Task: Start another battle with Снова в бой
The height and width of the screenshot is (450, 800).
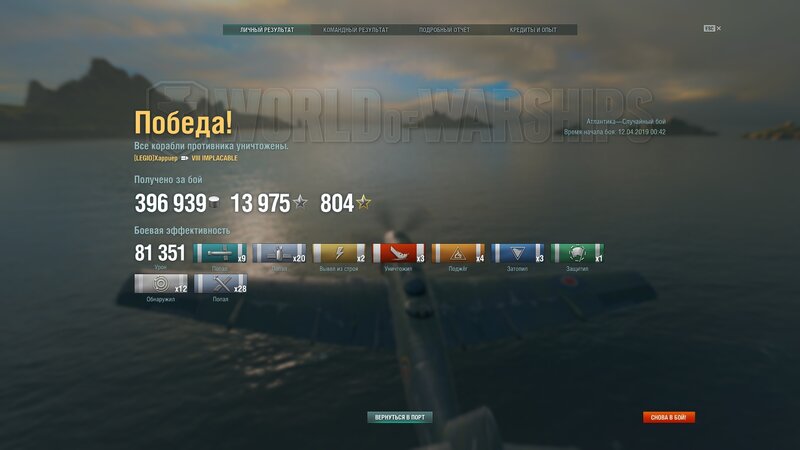Action: tap(669, 417)
